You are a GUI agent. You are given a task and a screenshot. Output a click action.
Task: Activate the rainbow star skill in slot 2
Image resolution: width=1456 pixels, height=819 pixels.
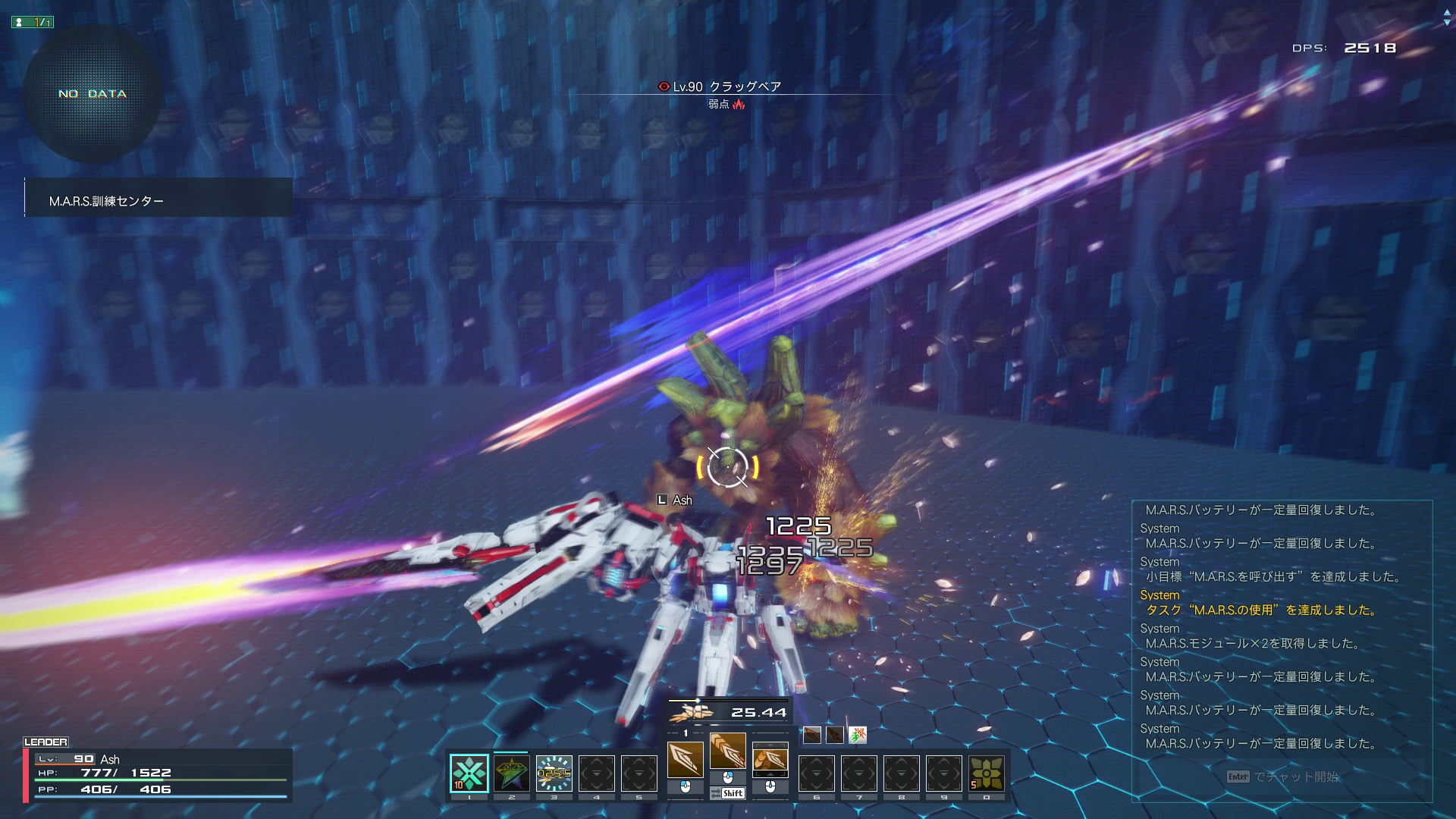511,773
